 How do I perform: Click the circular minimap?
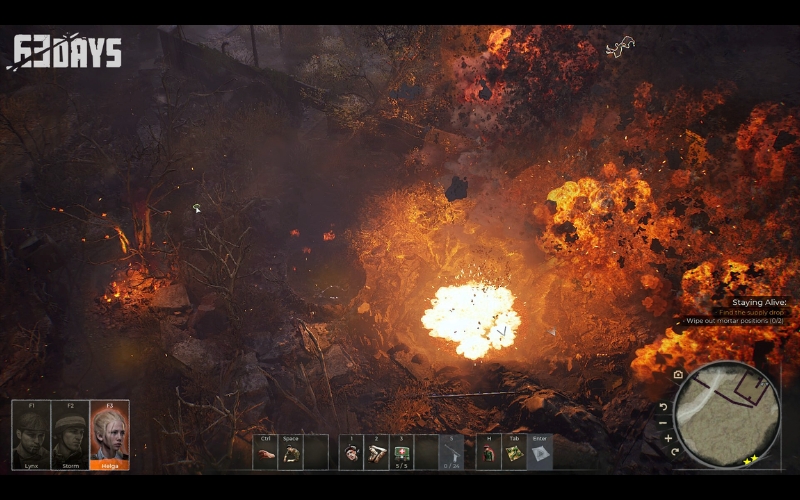click(x=727, y=414)
